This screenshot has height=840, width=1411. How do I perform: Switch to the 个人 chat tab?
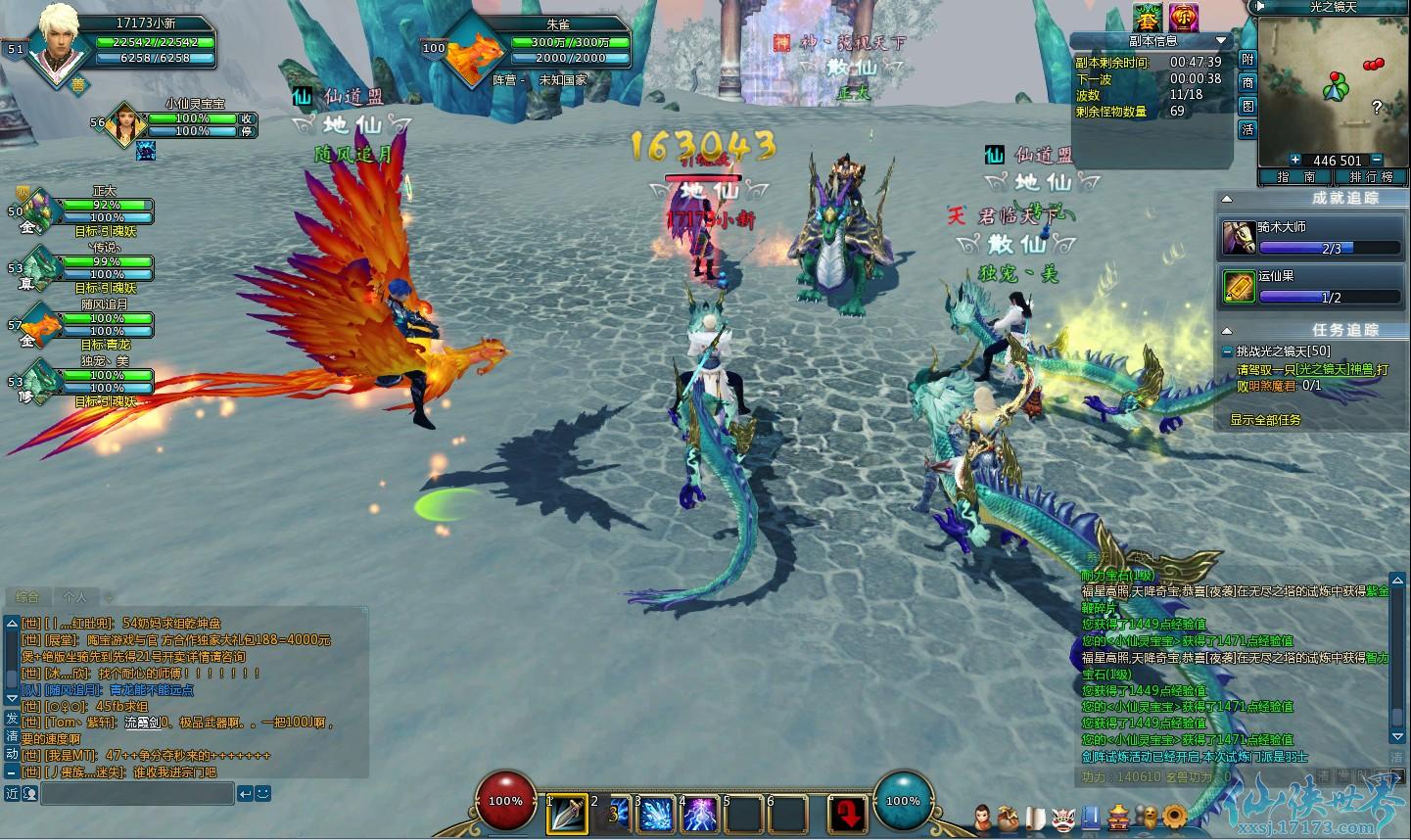pos(74,596)
